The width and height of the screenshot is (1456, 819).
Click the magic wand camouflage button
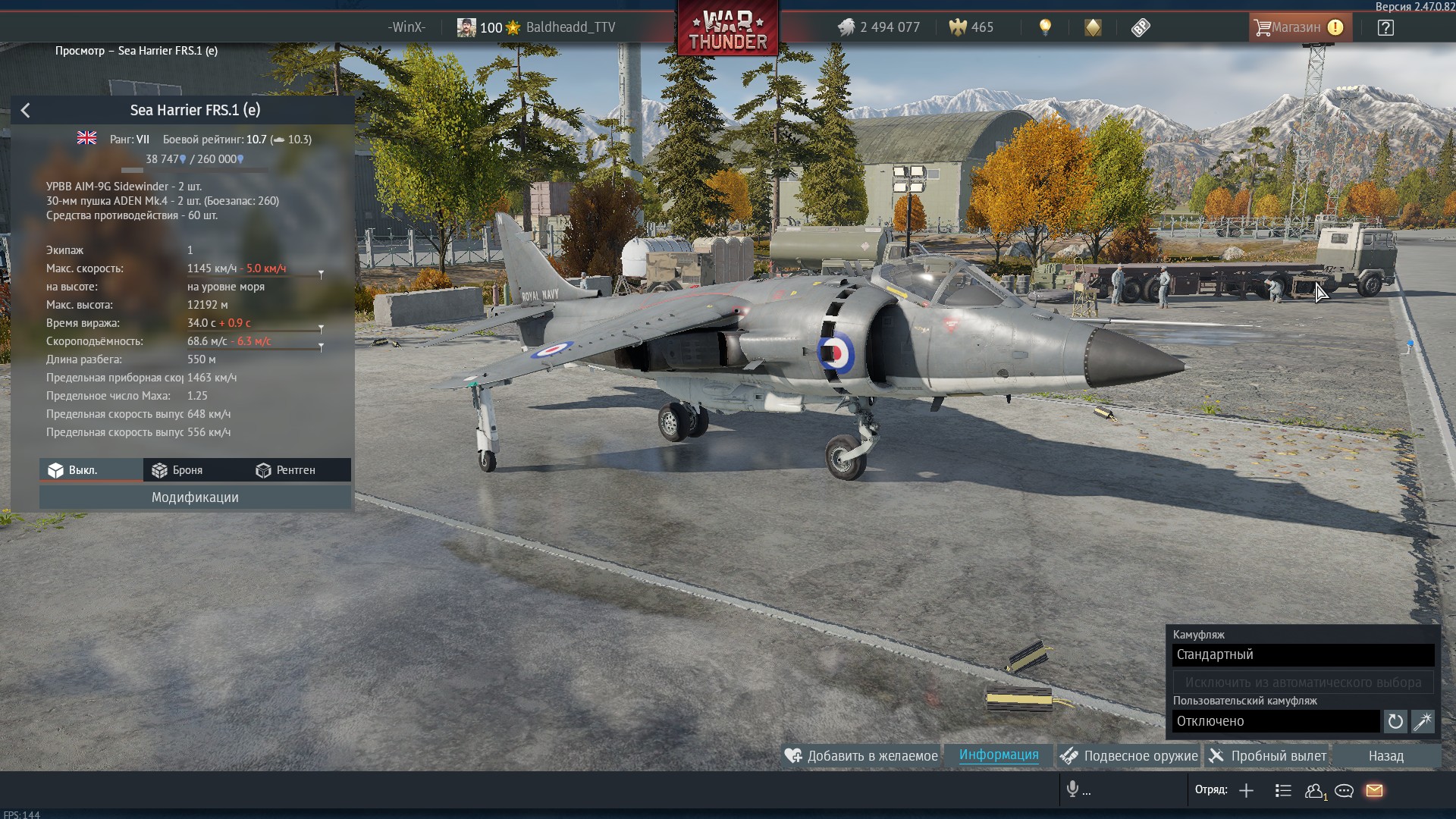point(1423,721)
